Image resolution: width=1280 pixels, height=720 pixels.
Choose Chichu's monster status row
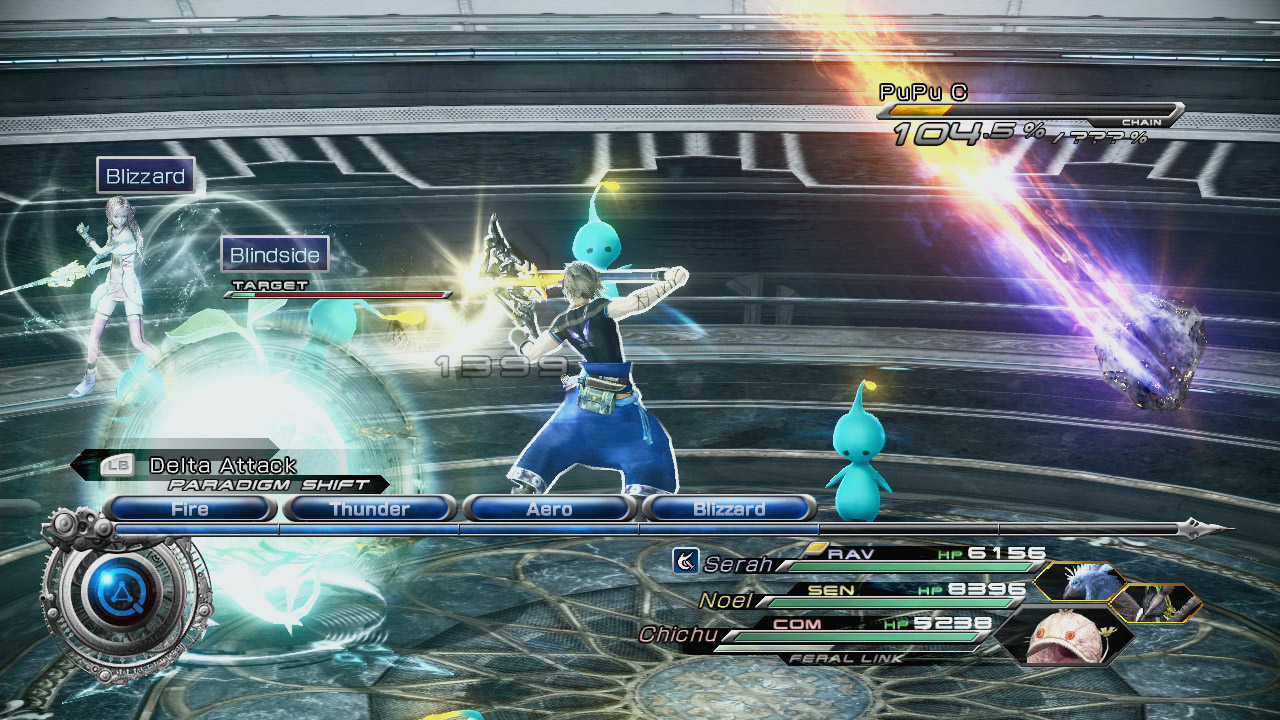point(820,633)
